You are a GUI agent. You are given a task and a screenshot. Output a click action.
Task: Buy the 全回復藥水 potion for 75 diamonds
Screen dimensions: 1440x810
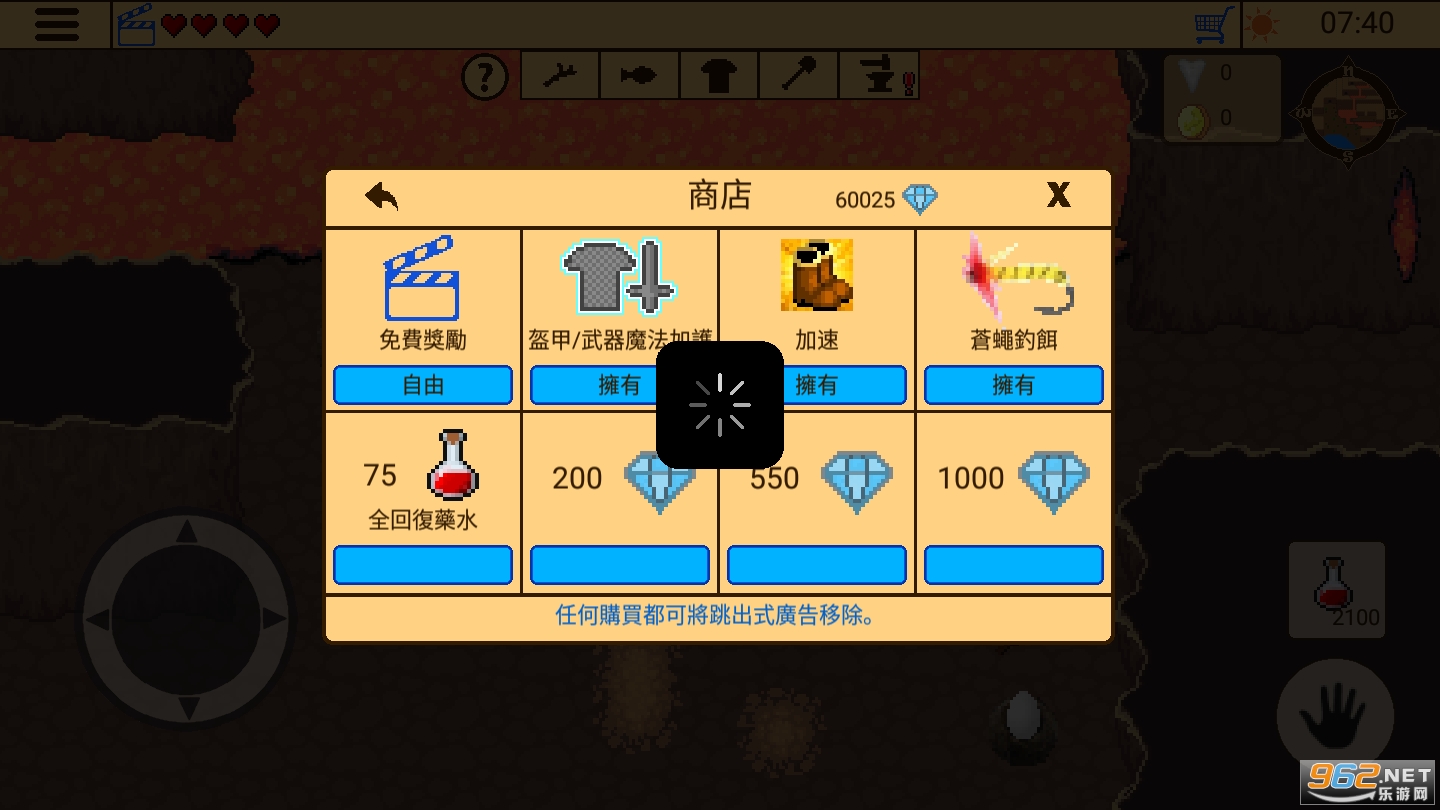point(422,565)
